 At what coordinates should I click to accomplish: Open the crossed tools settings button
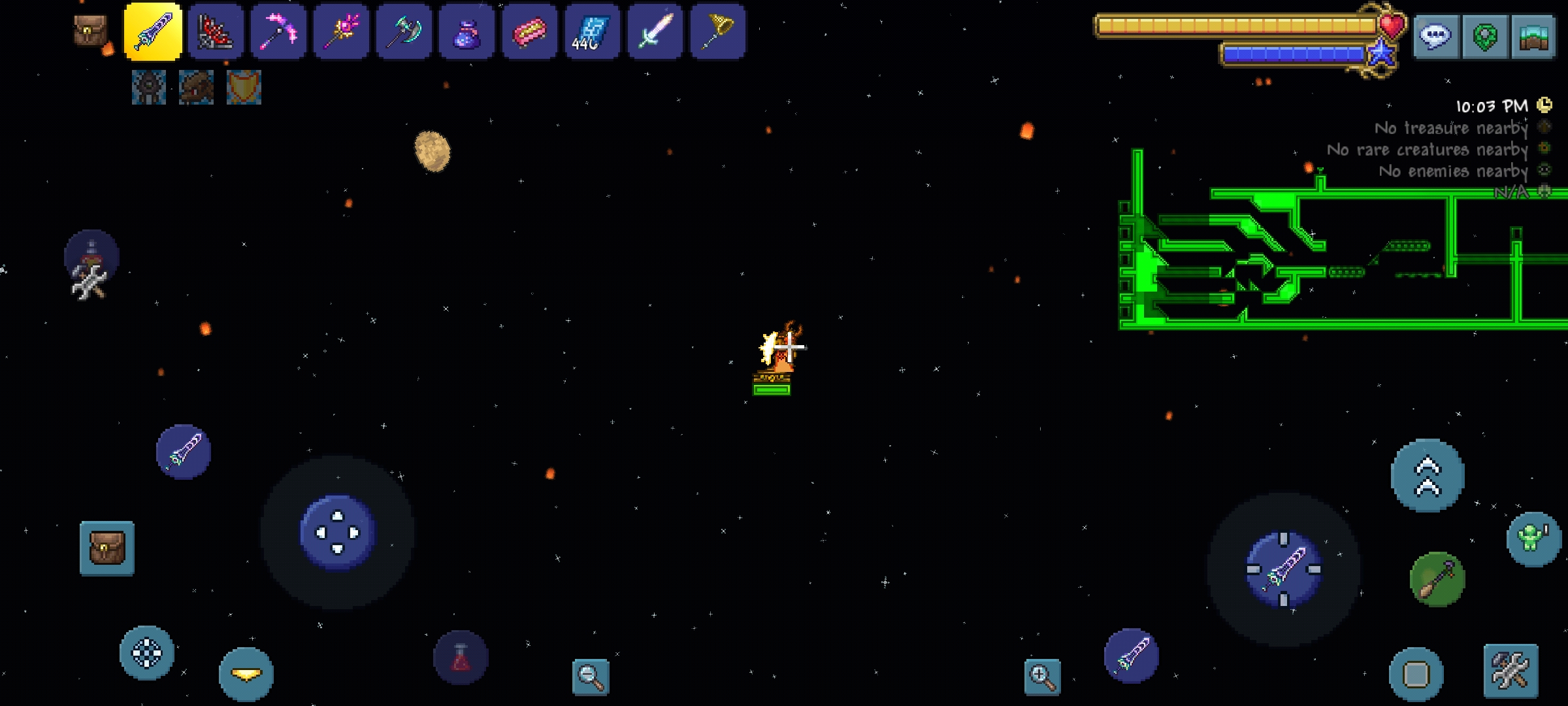(1511, 671)
